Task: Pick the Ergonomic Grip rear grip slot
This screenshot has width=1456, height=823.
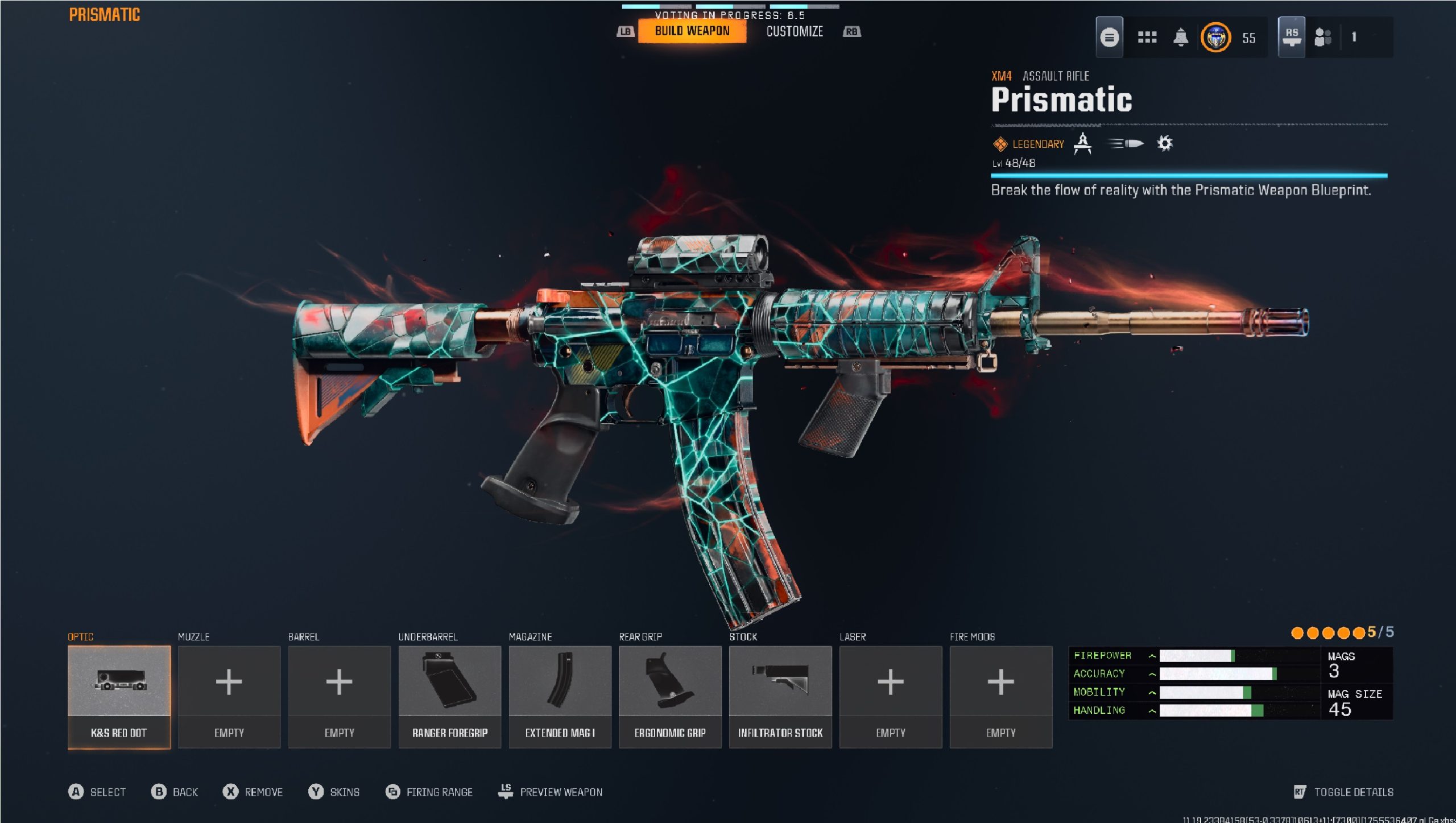Action: click(x=670, y=696)
